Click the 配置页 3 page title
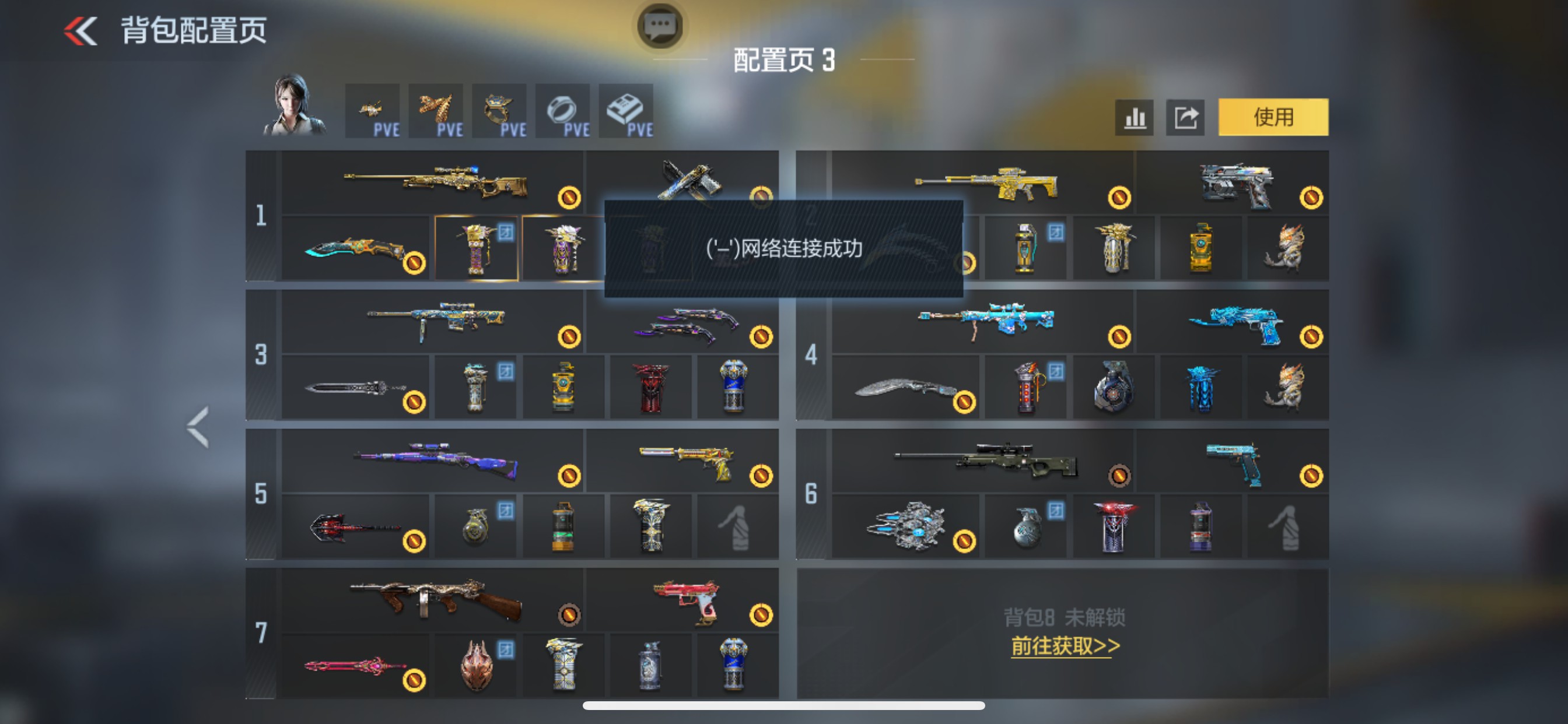Image resolution: width=1568 pixels, height=724 pixels. point(783,61)
